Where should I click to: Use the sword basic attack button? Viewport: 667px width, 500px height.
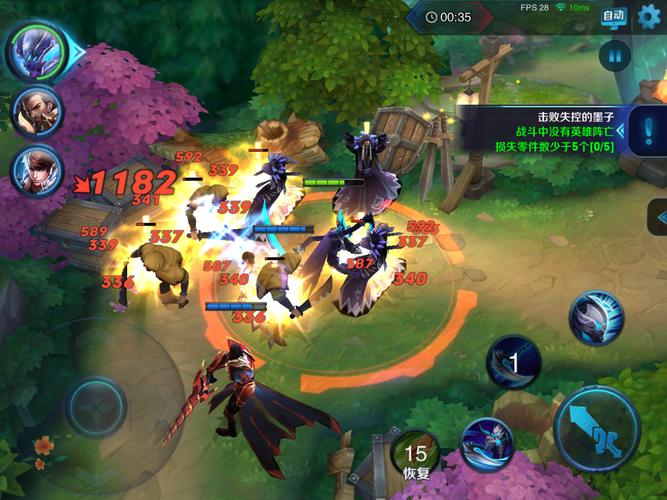tap(597, 431)
